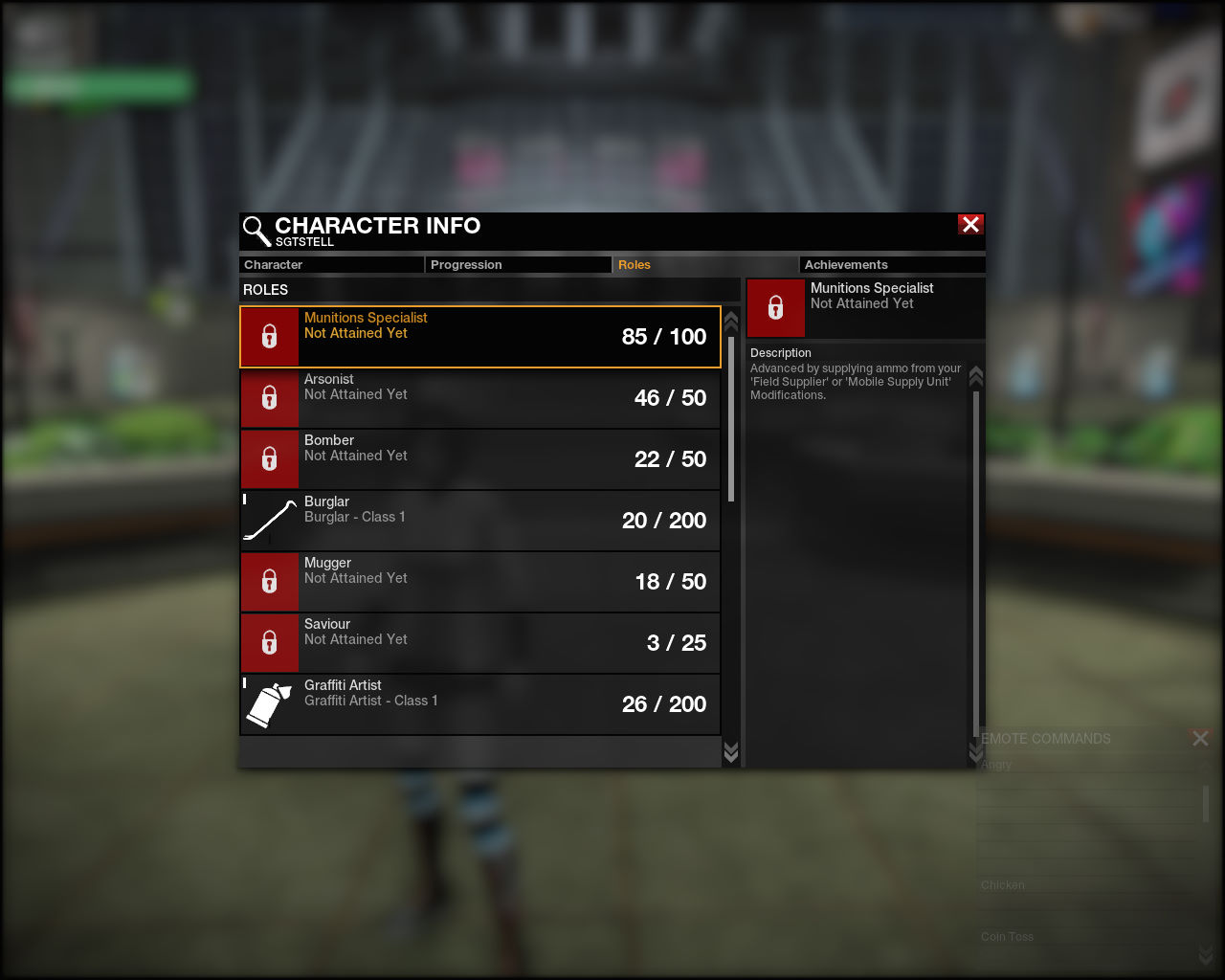
Task: Choose the Arsonist role row
Action: [x=479, y=398]
